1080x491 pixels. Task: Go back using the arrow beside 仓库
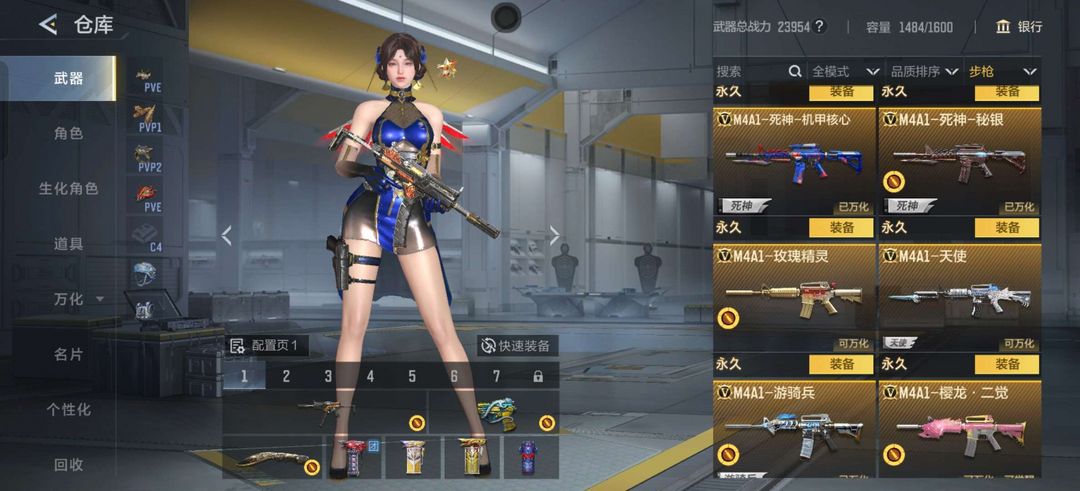[x=48, y=25]
